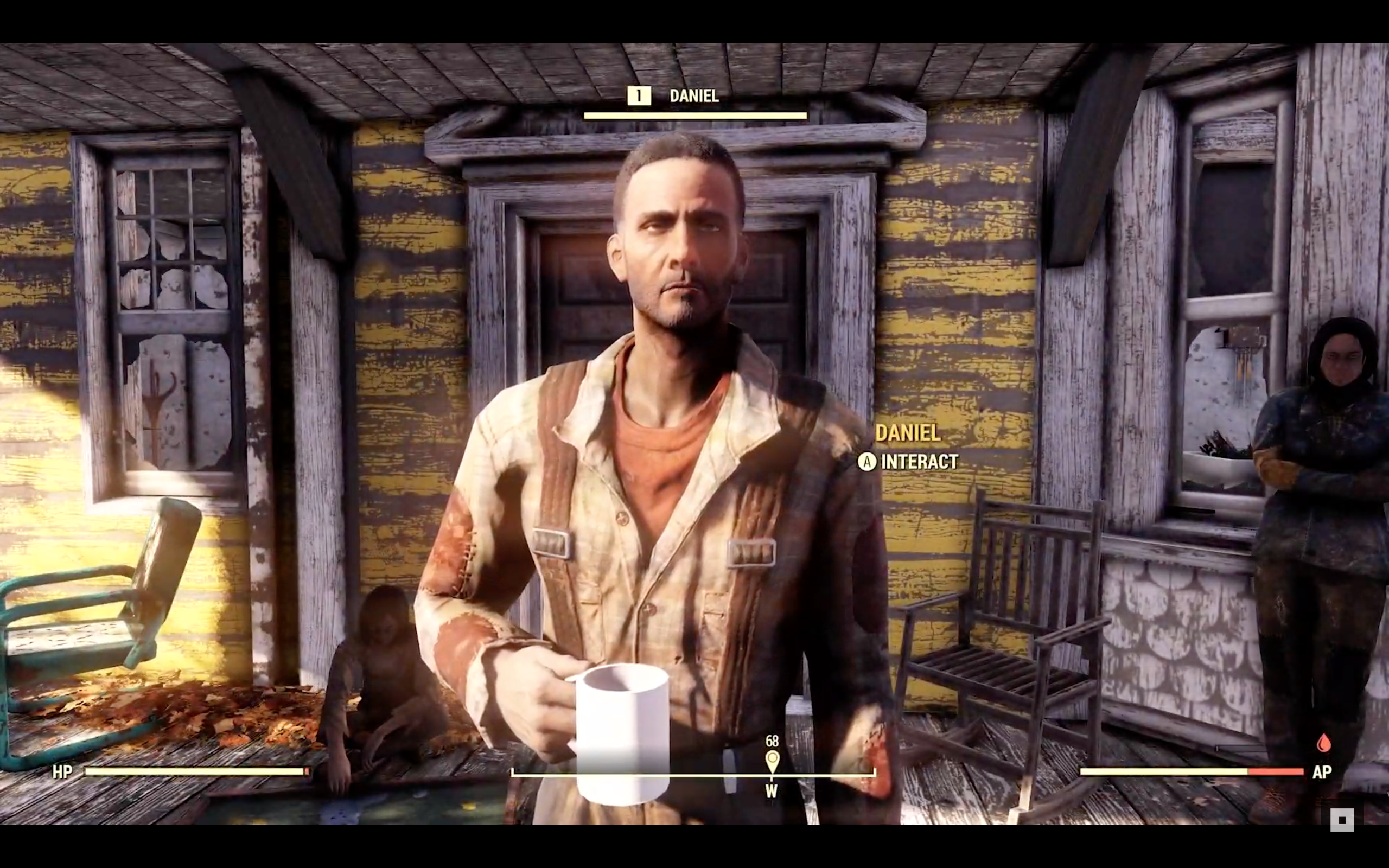Image resolution: width=1389 pixels, height=868 pixels.
Task: Select the red thirst droplet icon
Action: point(1323,743)
